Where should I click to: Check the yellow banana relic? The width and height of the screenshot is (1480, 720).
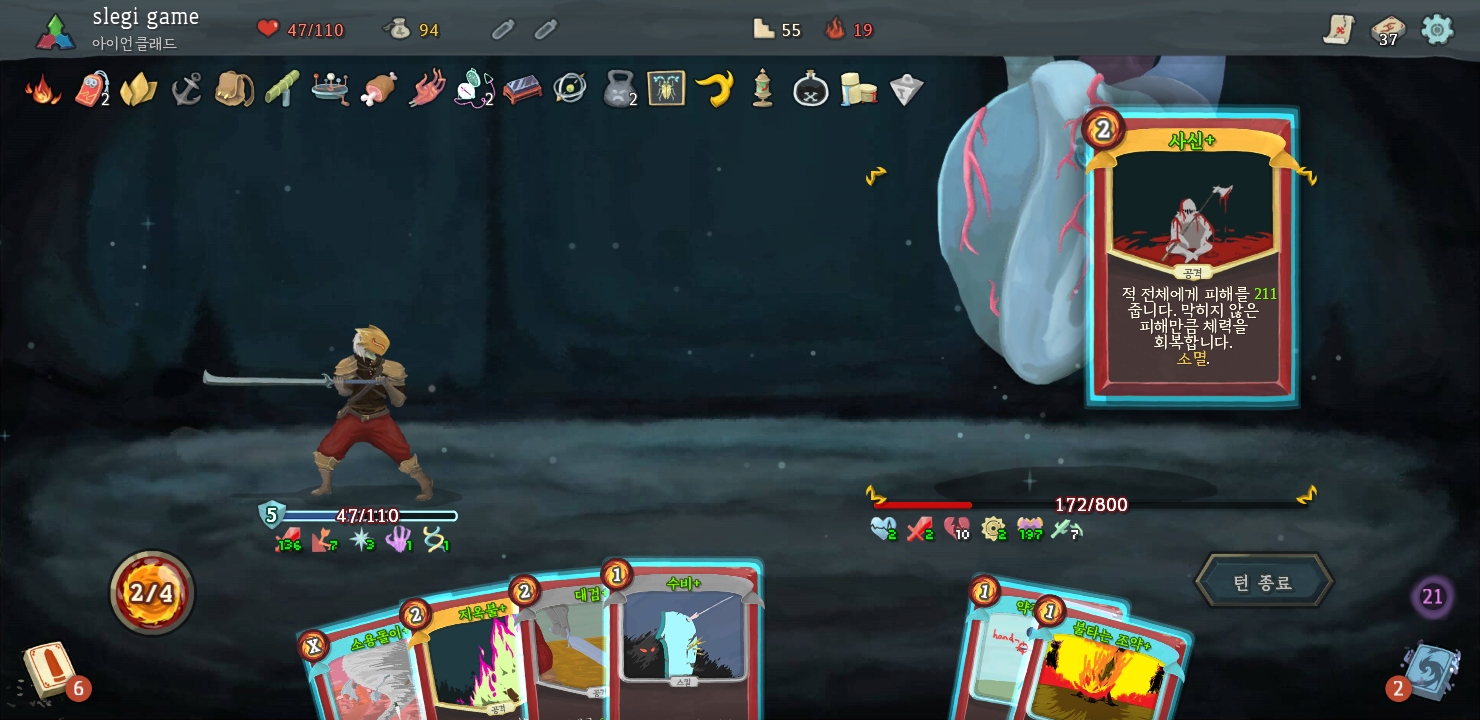pyautogui.click(x=714, y=90)
